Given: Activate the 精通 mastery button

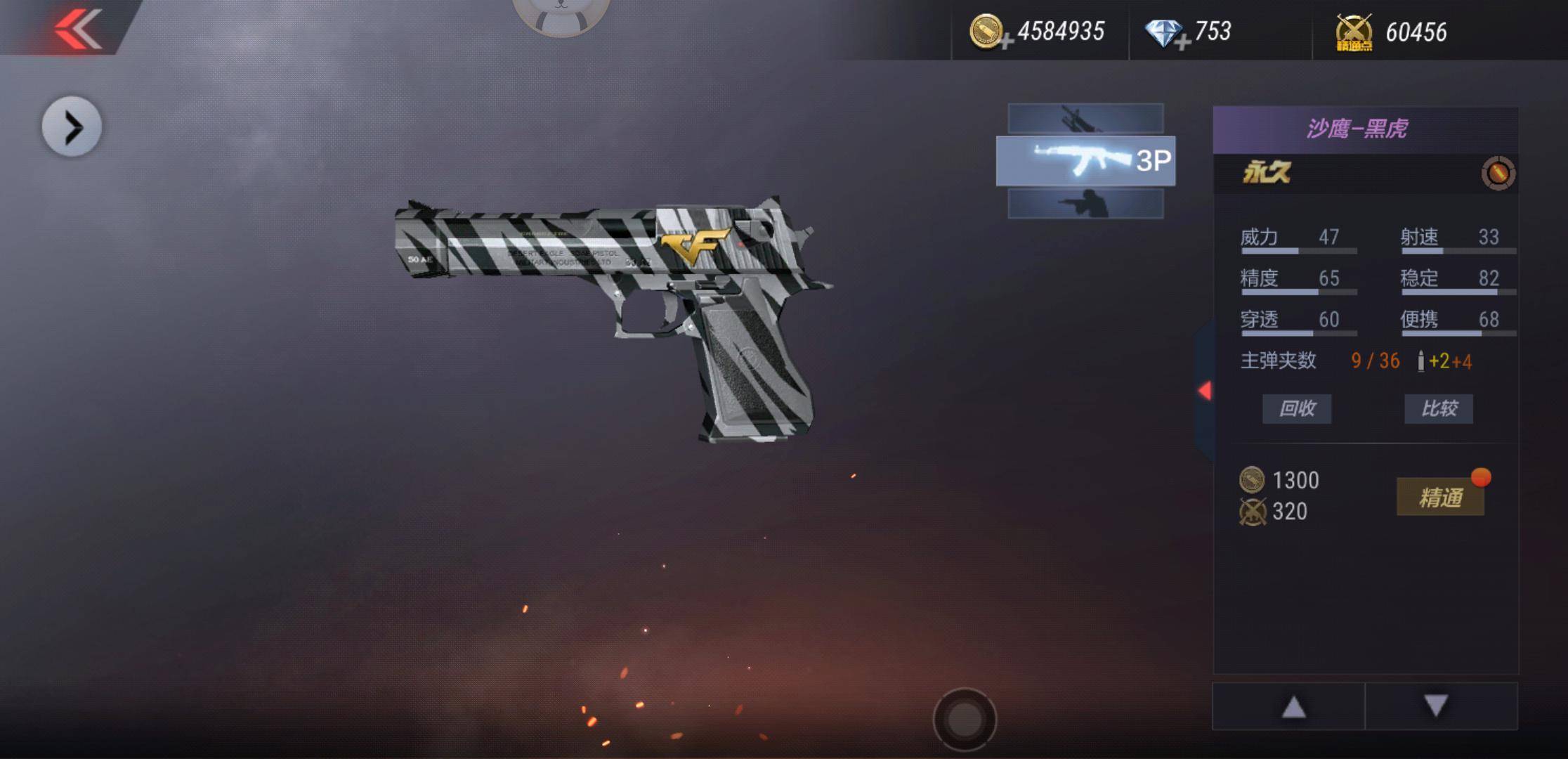Looking at the screenshot, I should (x=1440, y=497).
